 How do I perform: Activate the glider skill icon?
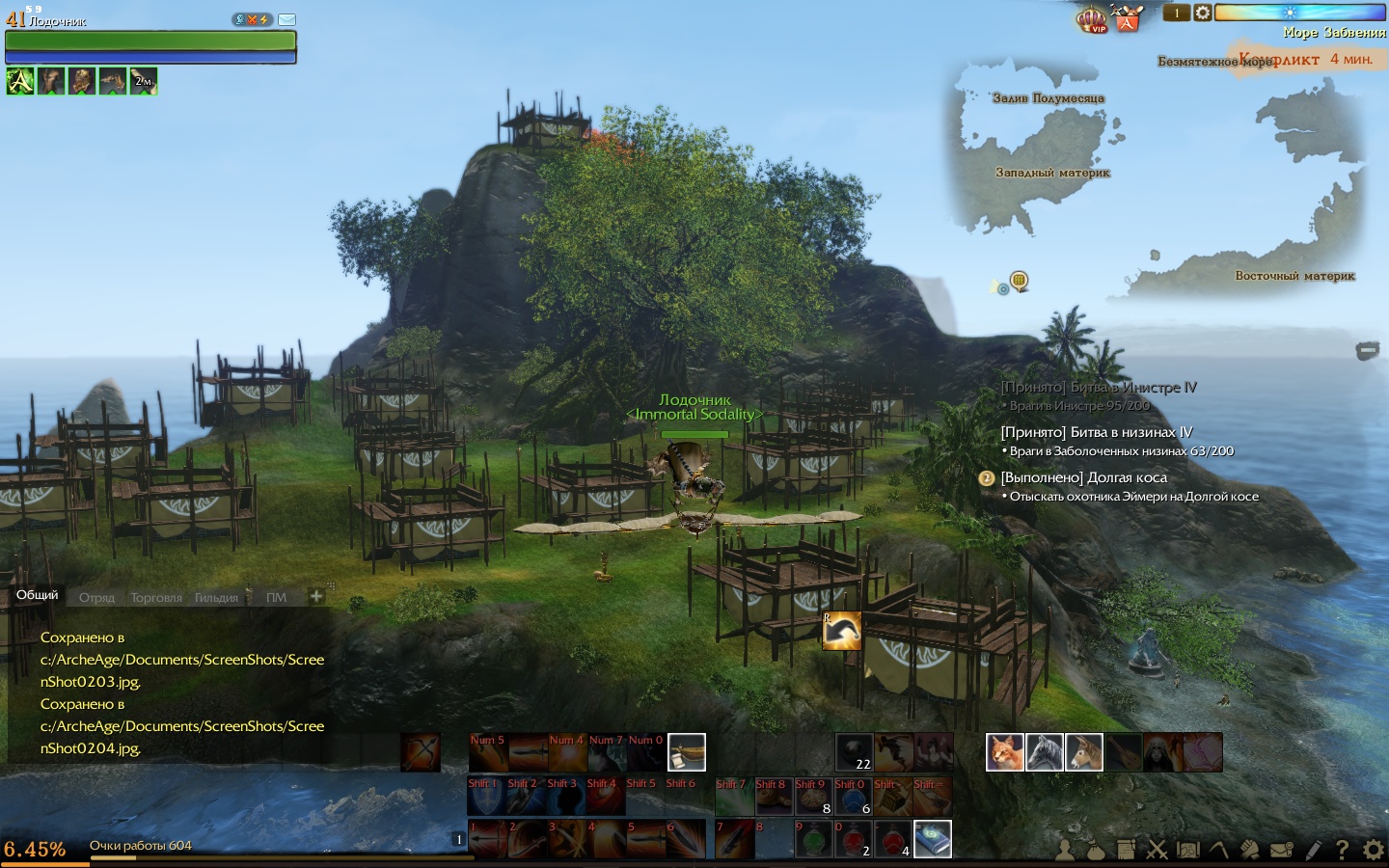[841, 632]
